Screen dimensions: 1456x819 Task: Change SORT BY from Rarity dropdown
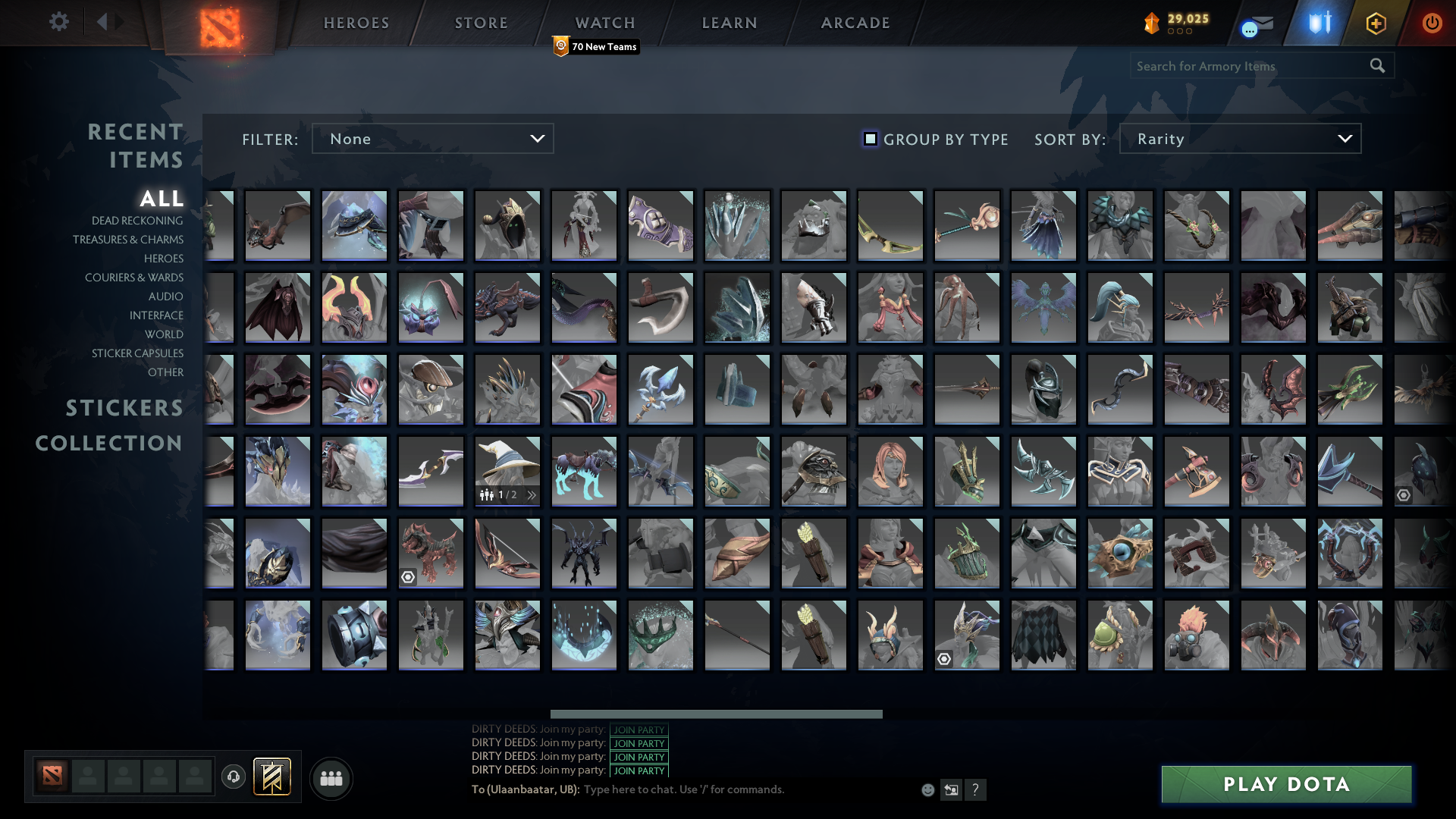point(1239,139)
